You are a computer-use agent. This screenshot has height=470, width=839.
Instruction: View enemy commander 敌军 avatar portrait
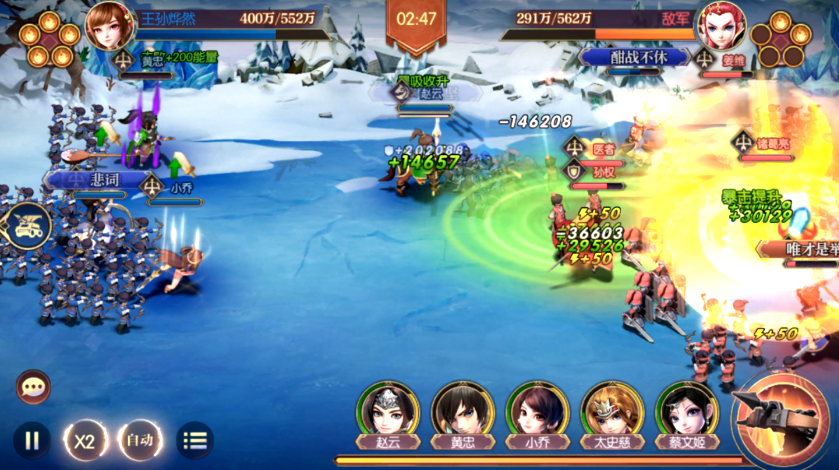click(x=722, y=26)
